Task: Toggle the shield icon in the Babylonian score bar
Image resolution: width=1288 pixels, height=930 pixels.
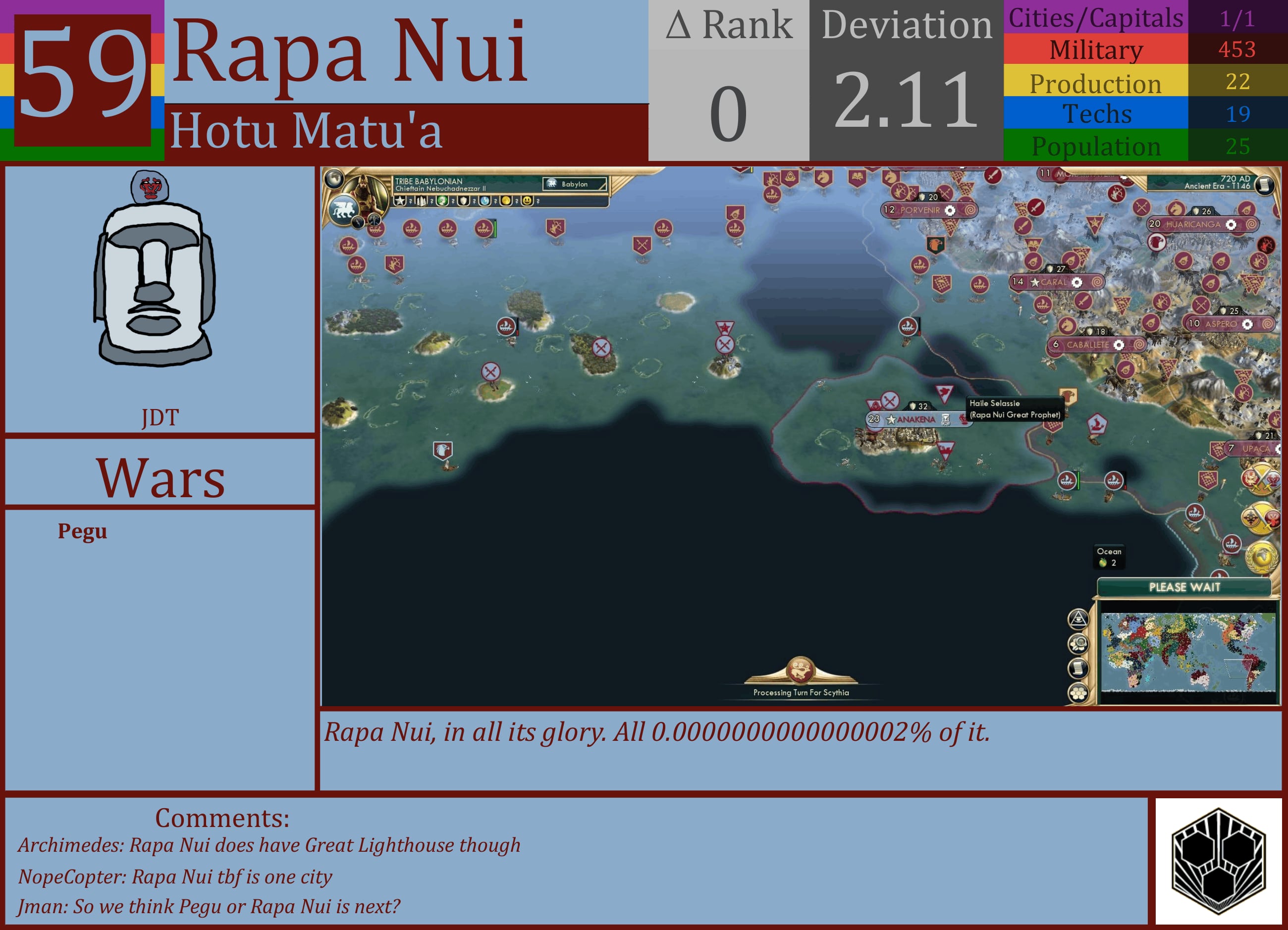Action: click(x=463, y=202)
